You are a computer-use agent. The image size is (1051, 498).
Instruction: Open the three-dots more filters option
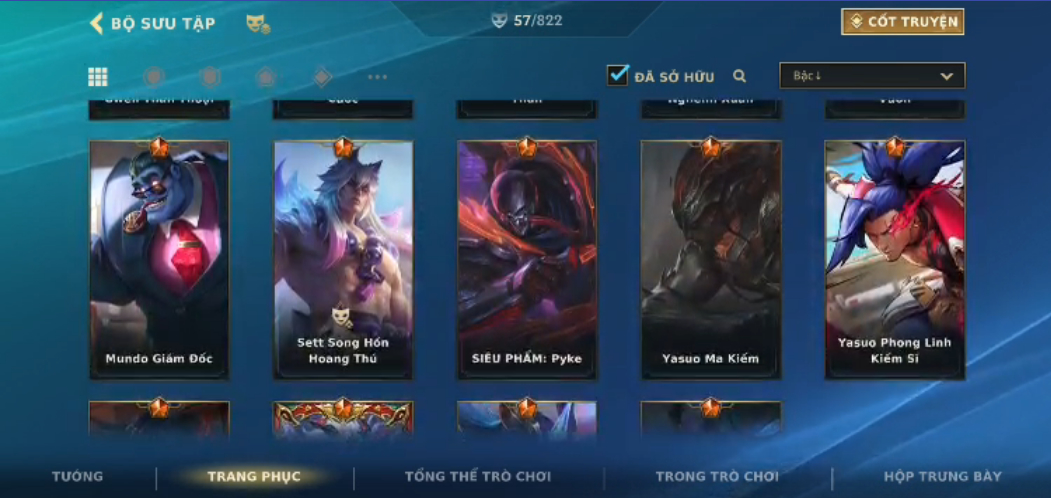(377, 77)
